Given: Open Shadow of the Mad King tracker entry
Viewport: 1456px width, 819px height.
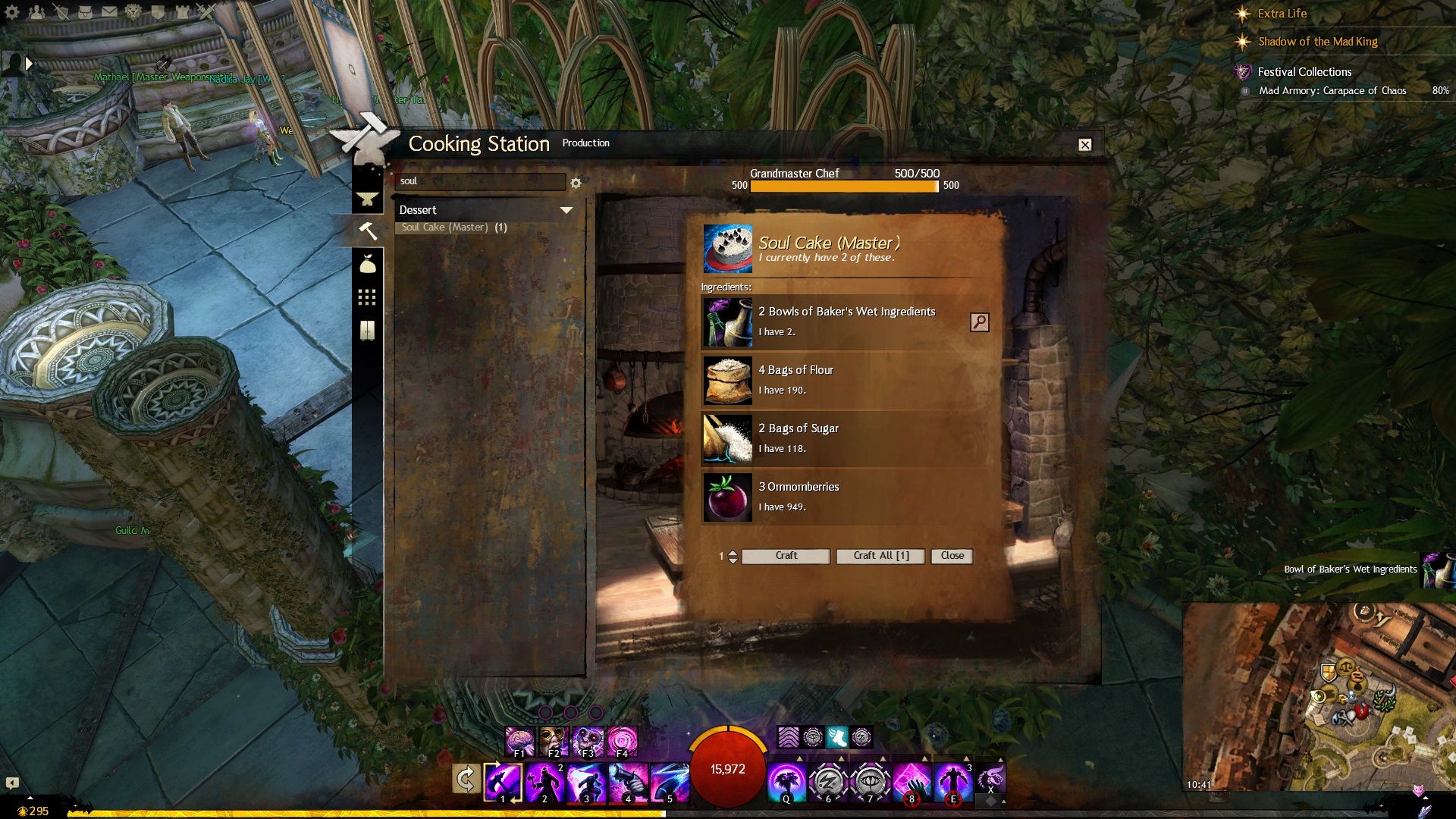Looking at the screenshot, I should click(x=1317, y=42).
